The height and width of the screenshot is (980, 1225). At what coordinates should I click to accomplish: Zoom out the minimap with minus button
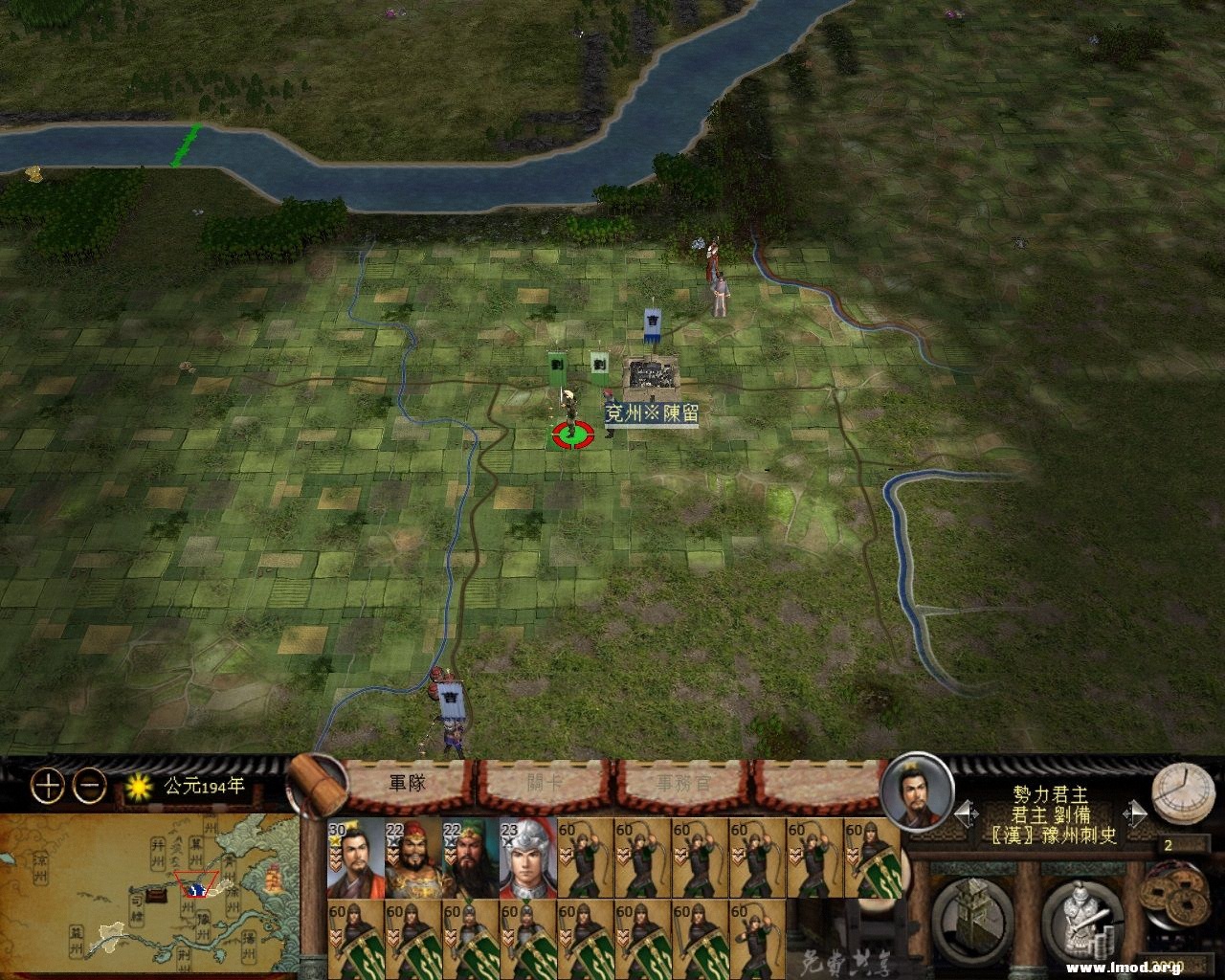click(90, 786)
